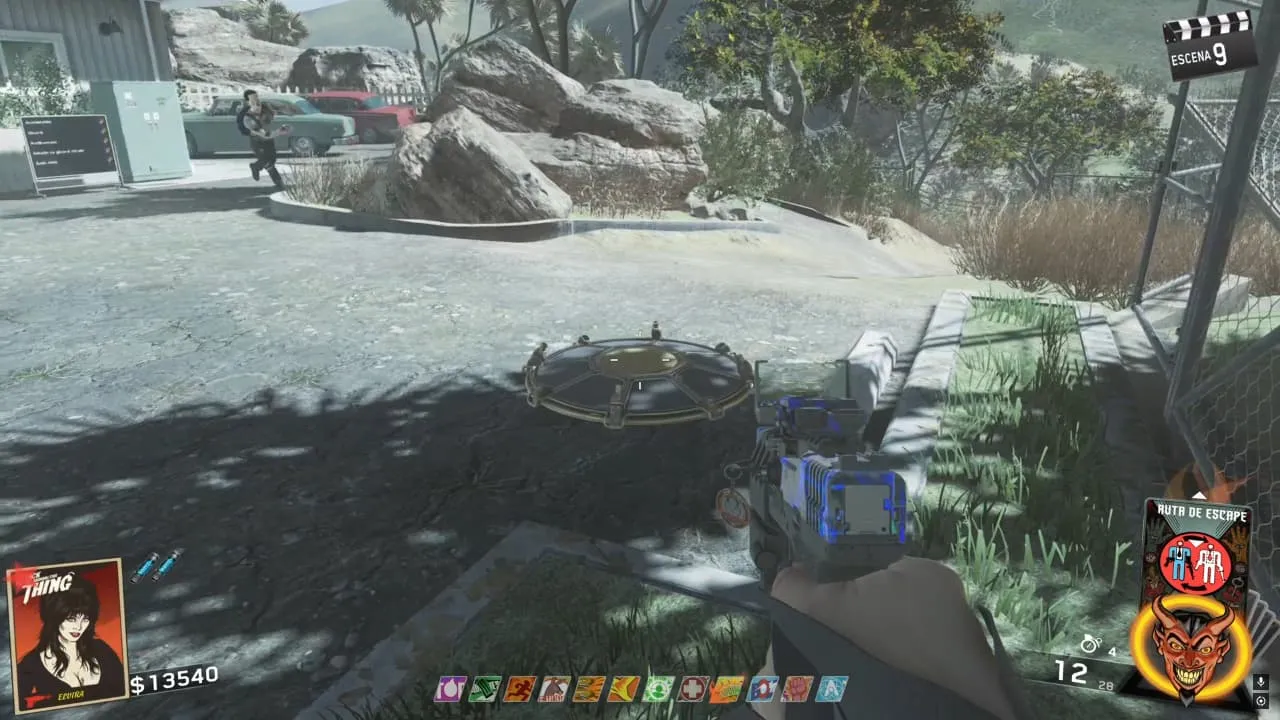This screenshot has width=1280, height=720.
Task: Click the red horse perk icon
Action: 554,688
